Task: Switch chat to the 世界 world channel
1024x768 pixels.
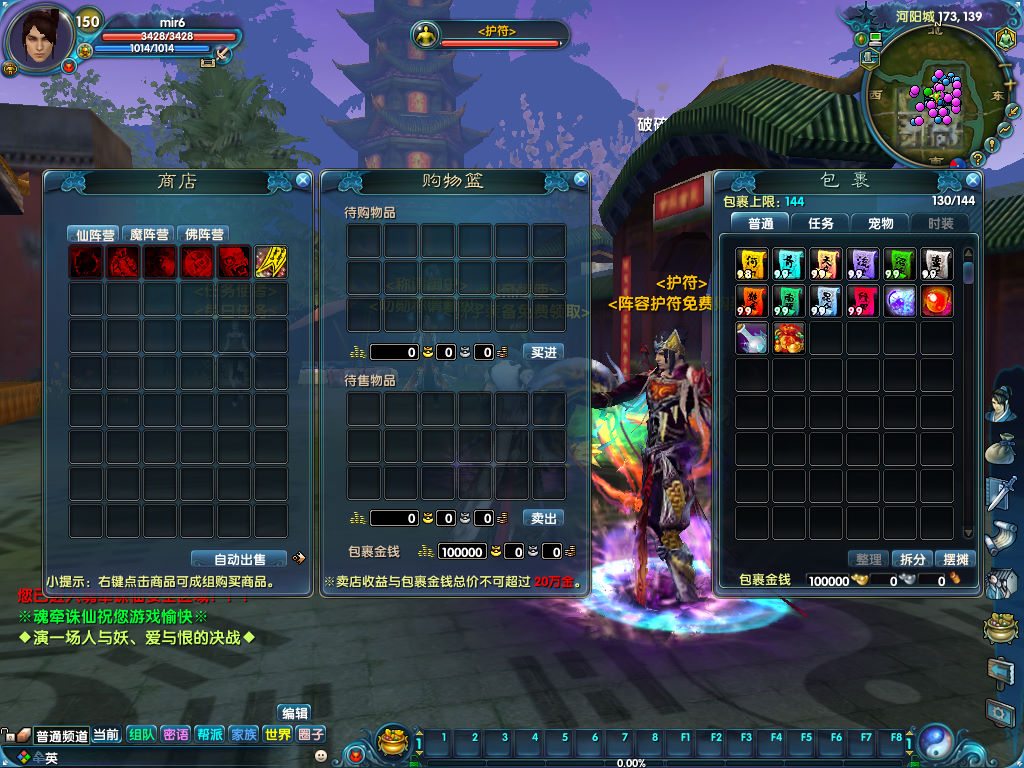Action: 277,735
